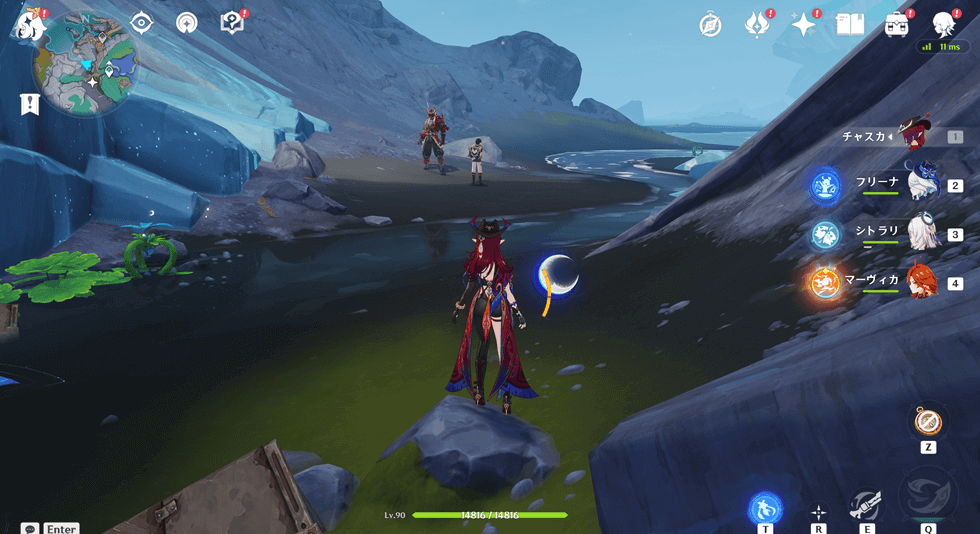Open the chat speech bubble
980x534 pixels.
tap(30, 528)
